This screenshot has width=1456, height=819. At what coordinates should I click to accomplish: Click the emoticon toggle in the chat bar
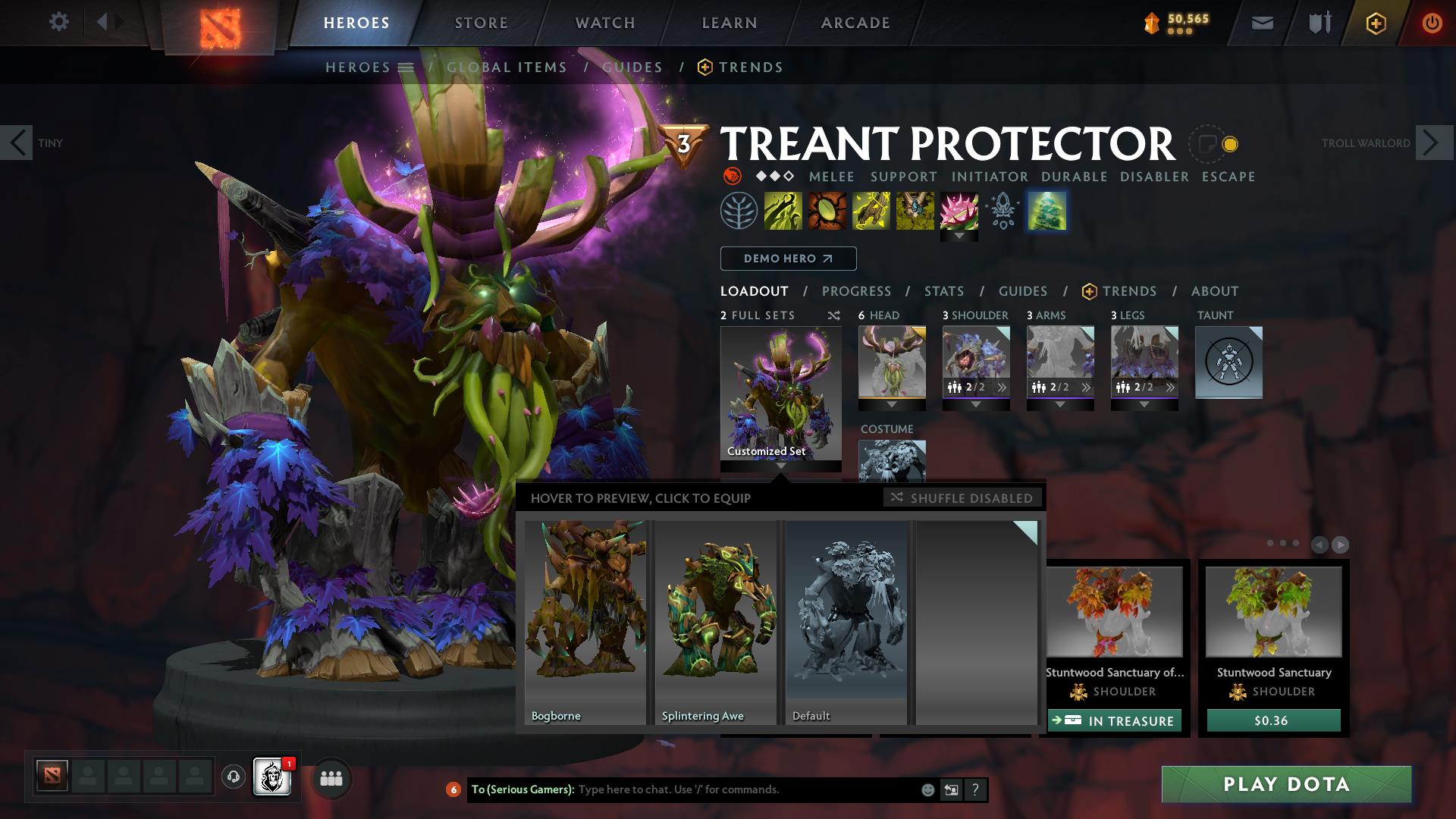point(927,789)
